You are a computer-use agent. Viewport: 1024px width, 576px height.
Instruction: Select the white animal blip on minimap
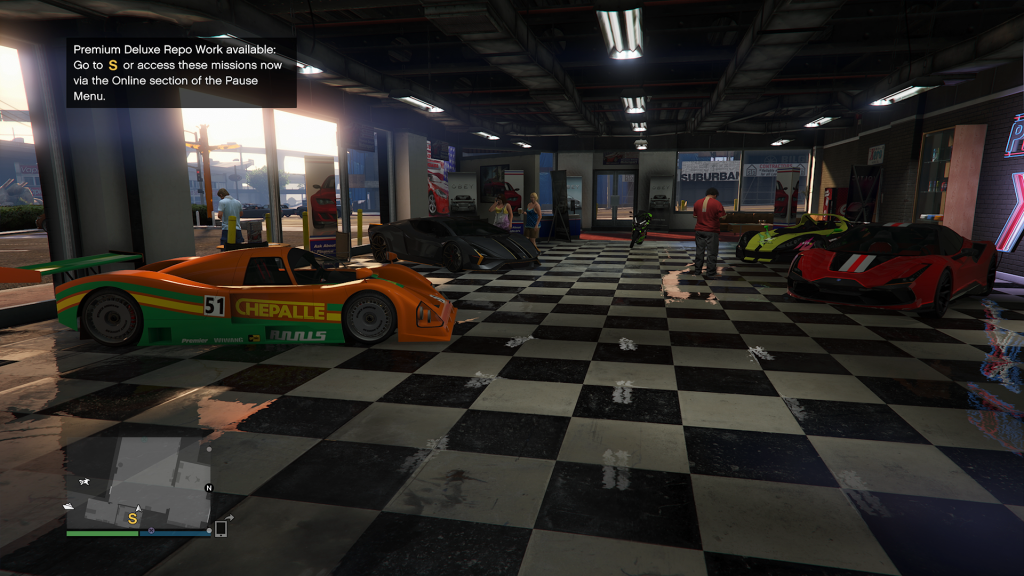coord(83,482)
